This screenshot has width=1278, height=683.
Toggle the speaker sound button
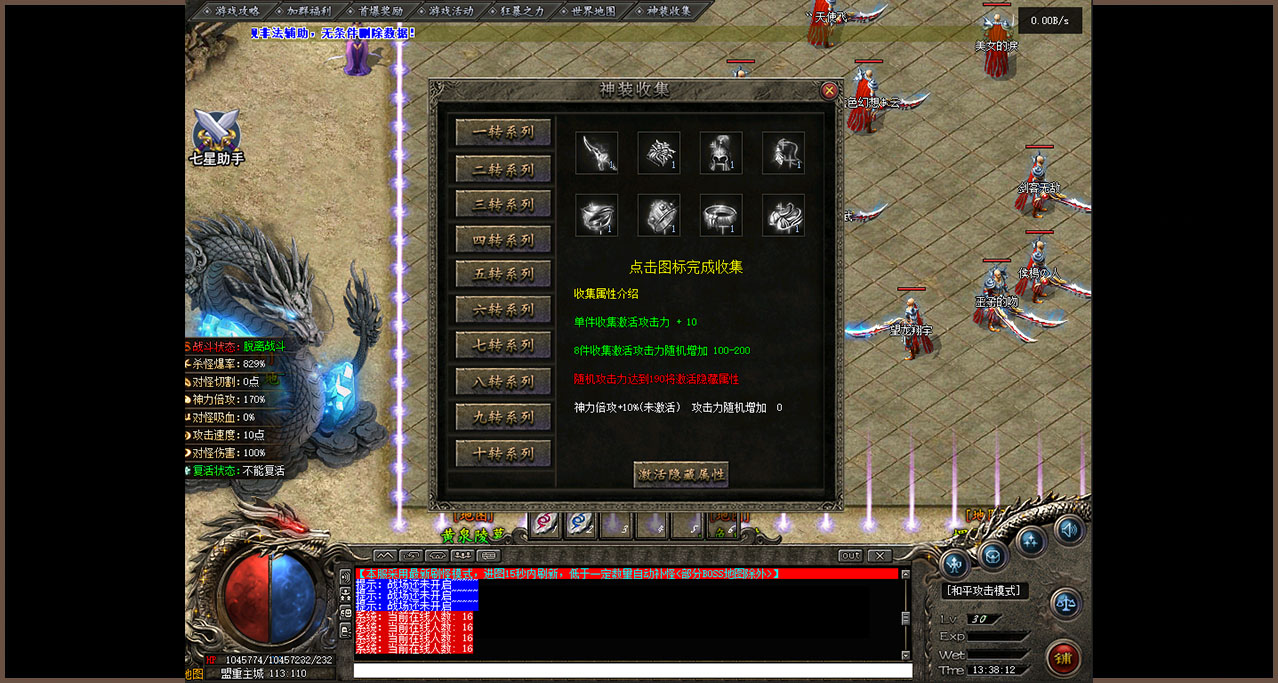pyautogui.click(x=1069, y=529)
